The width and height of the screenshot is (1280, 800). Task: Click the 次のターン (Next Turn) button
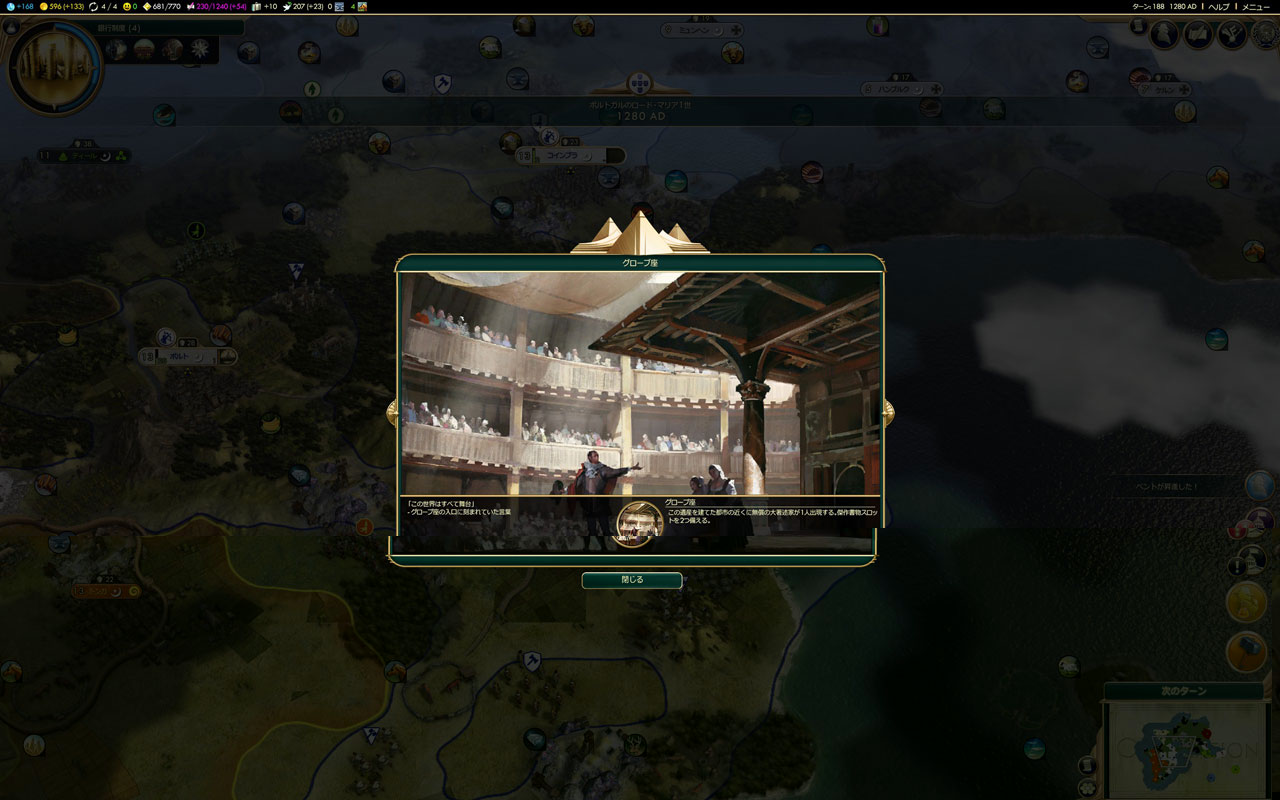1185,691
